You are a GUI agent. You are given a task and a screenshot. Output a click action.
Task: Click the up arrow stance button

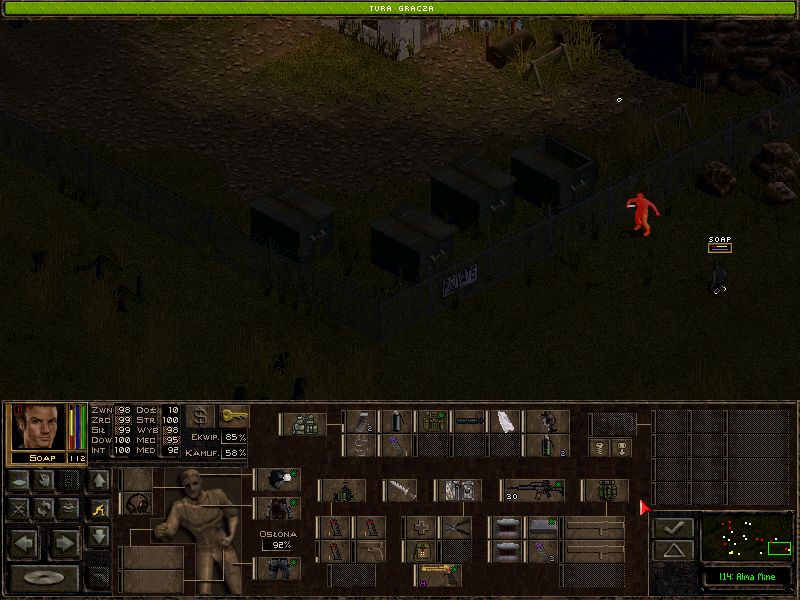click(98, 481)
